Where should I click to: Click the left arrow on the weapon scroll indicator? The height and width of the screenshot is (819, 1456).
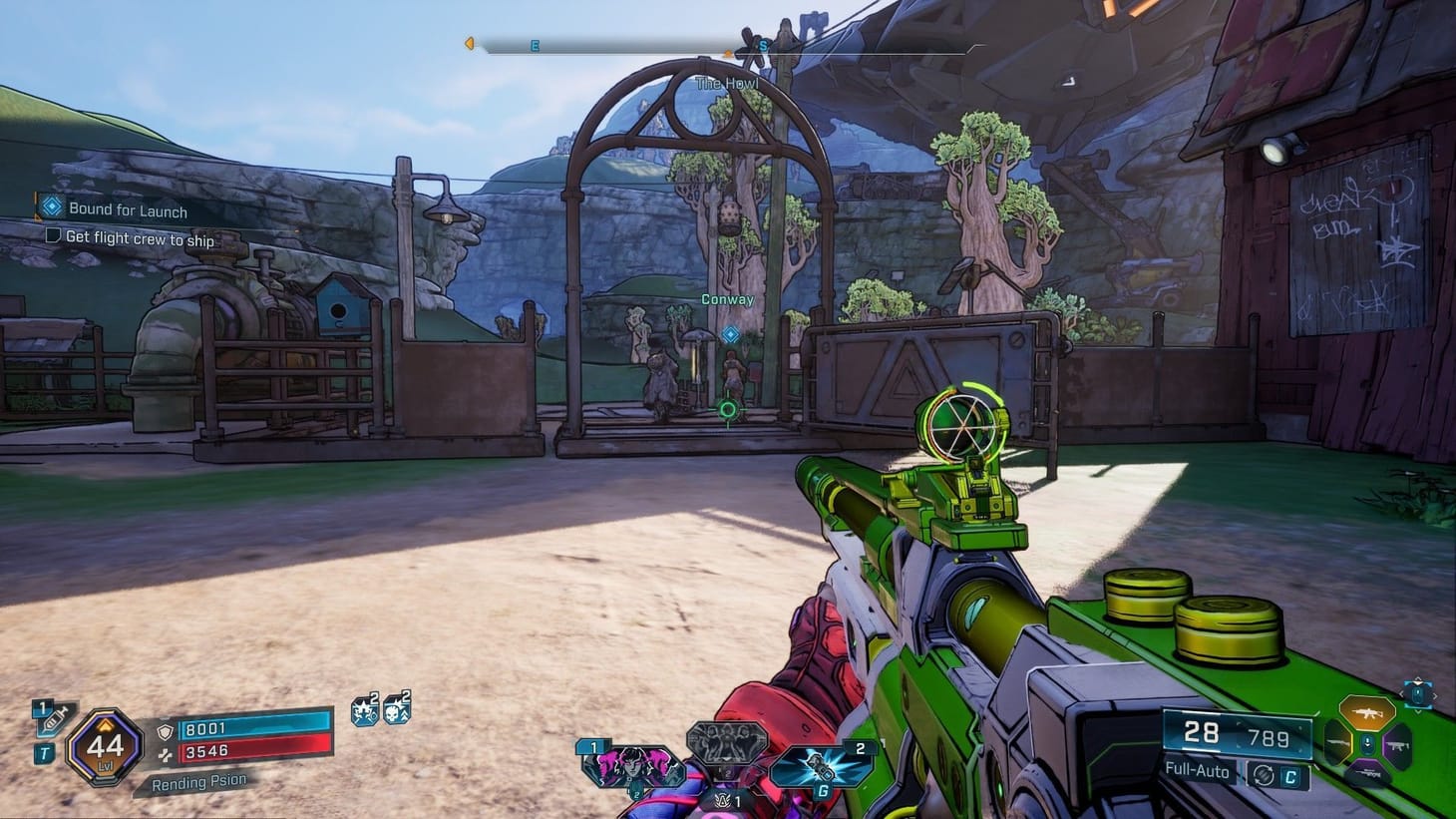tap(1402, 693)
